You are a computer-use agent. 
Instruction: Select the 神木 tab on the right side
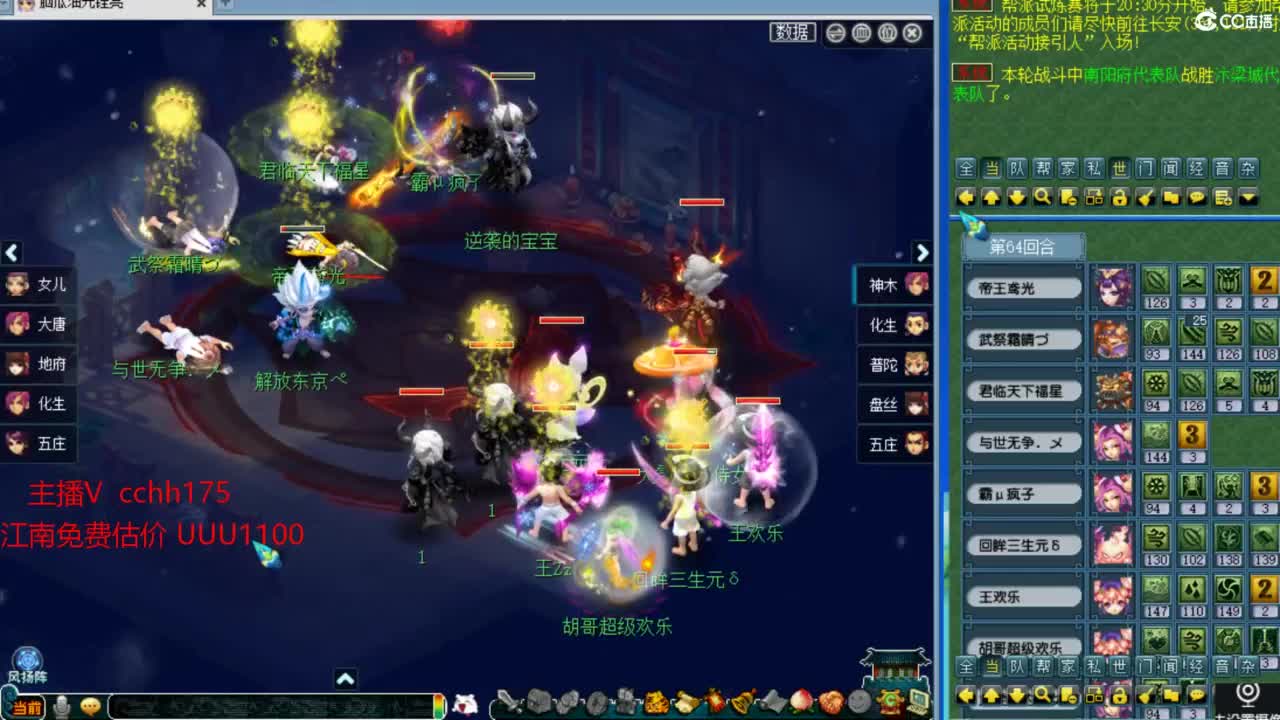point(886,286)
